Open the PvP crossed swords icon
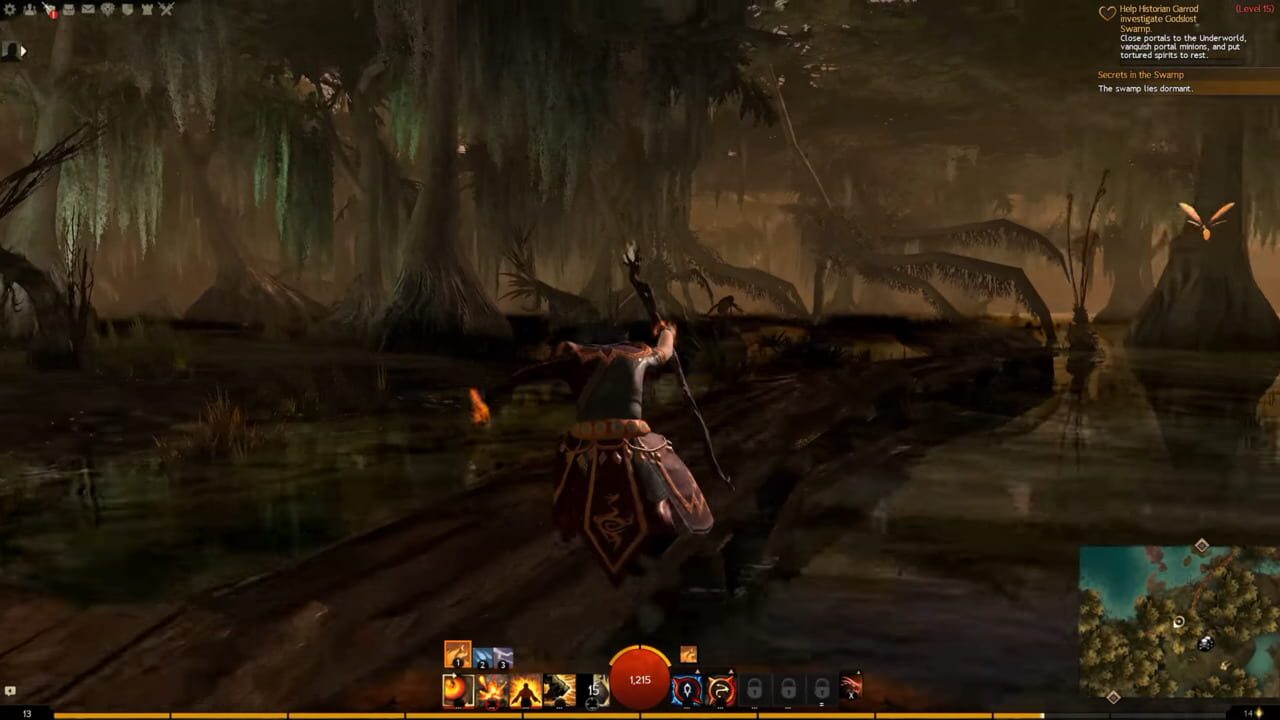Image resolution: width=1280 pixels, height=720 pixels. [x=166, y=8]
